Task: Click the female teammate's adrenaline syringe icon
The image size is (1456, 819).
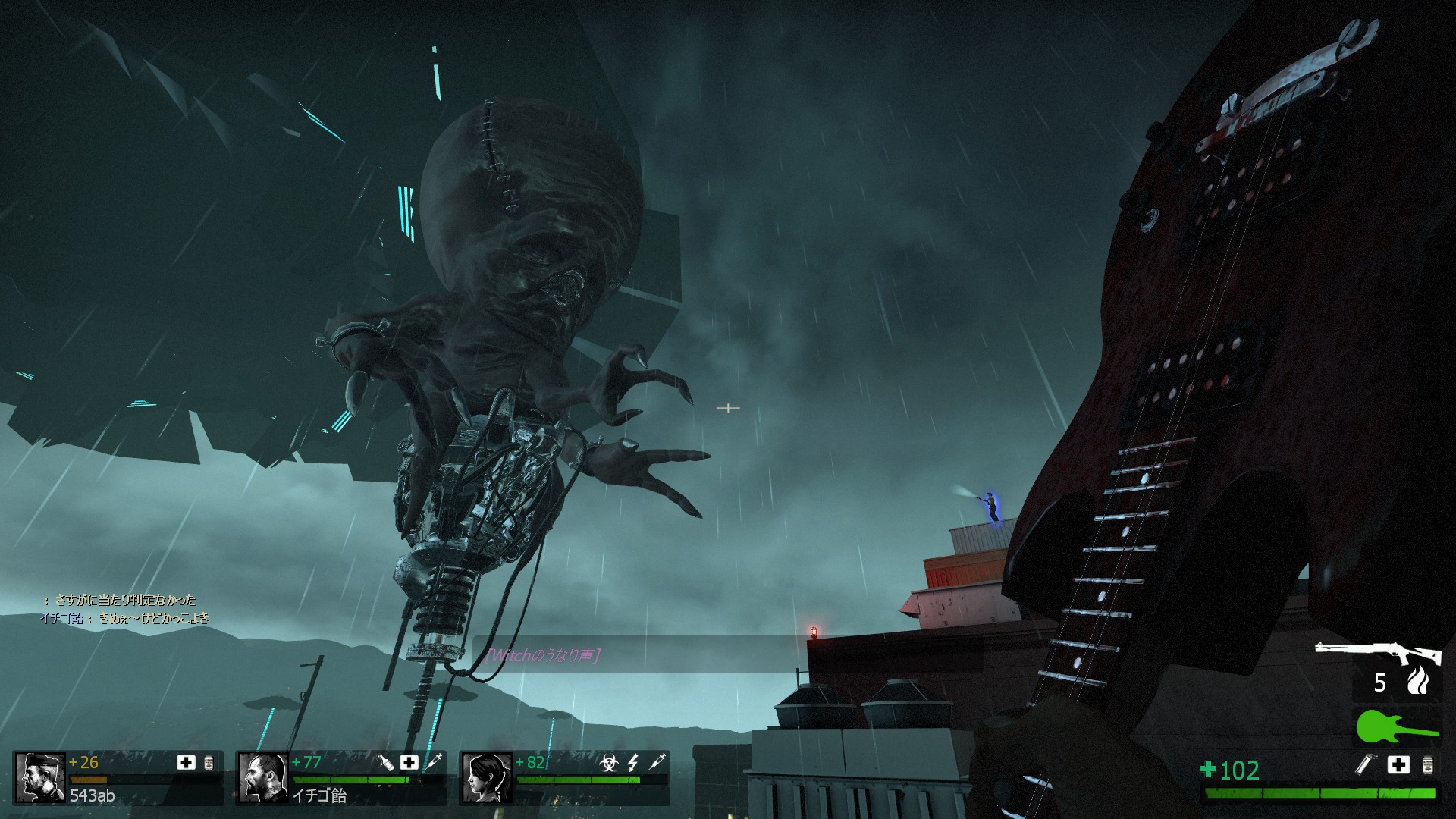Action: pyautogui.click(x=657, y=761)
